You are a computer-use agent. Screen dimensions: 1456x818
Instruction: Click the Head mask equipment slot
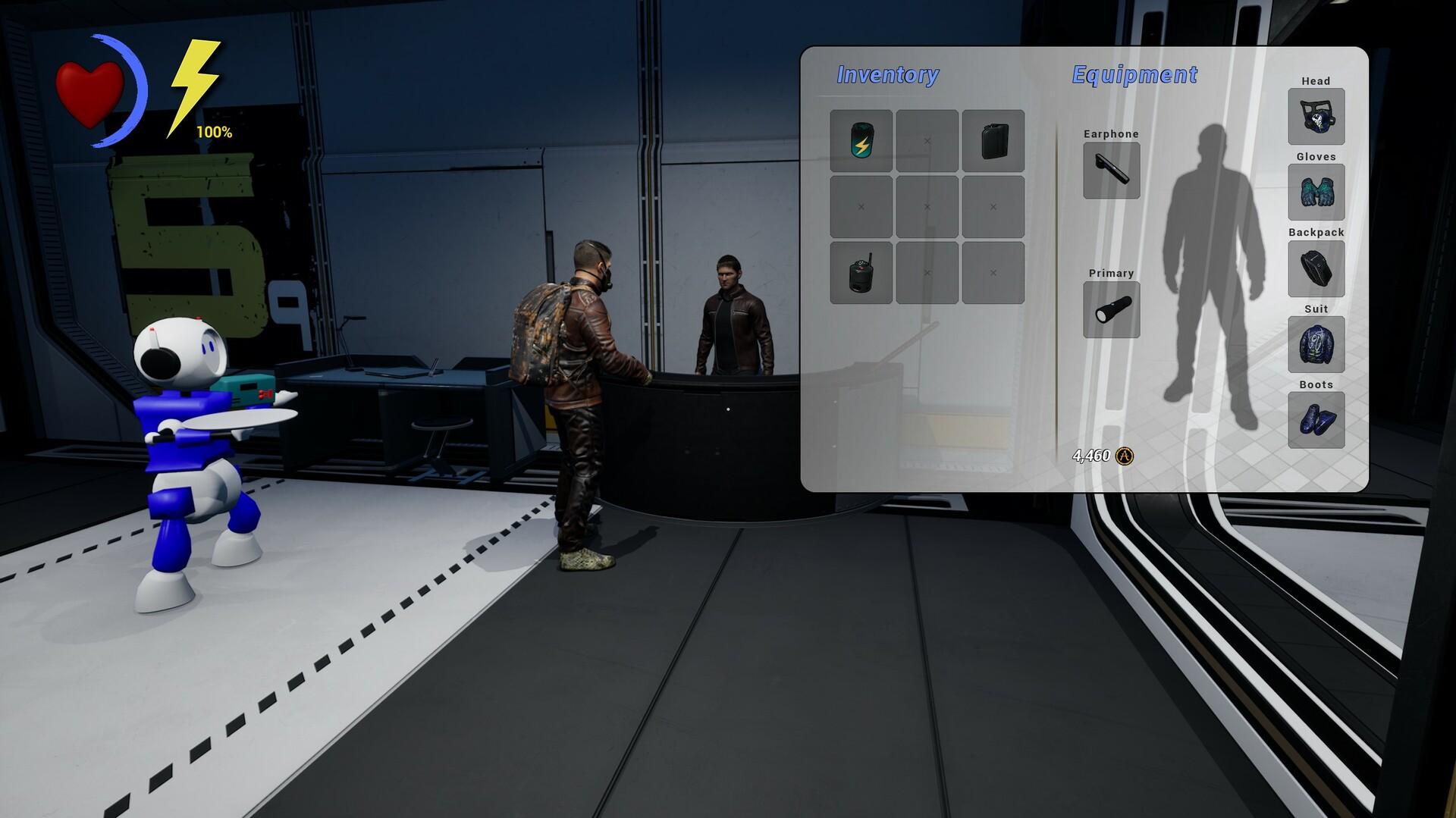point(1316,117)
